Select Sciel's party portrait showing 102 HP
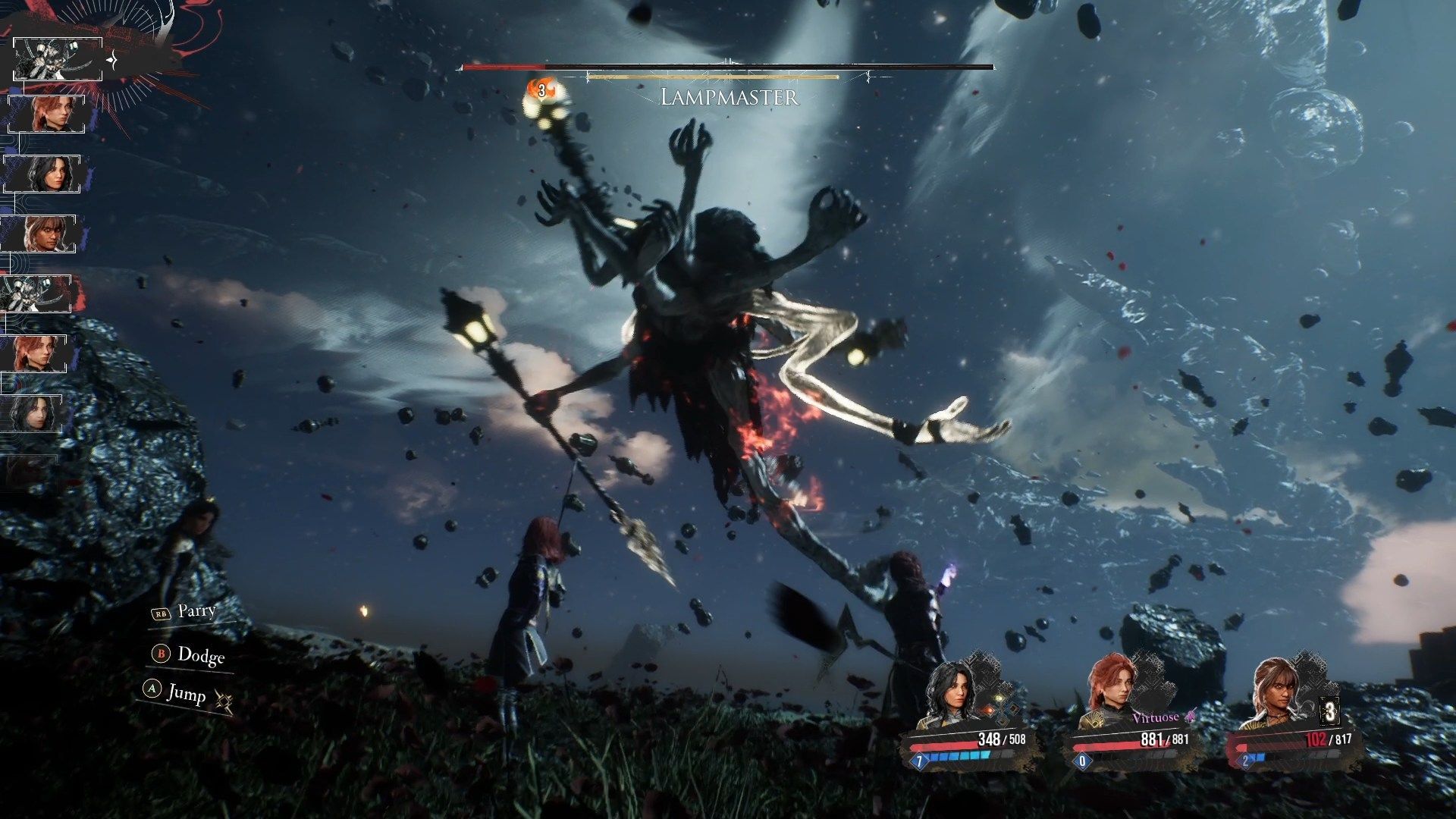Screen dimensions: 1456x819 pos(1272,694)
